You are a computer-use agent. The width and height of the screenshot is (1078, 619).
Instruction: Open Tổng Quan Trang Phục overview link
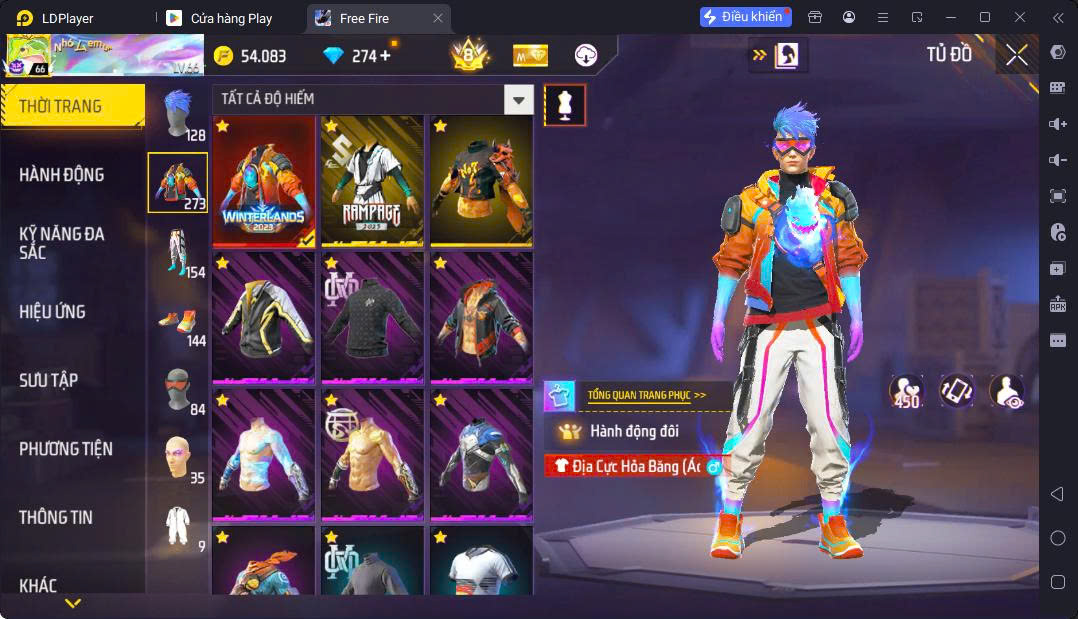tap(646, 395)
